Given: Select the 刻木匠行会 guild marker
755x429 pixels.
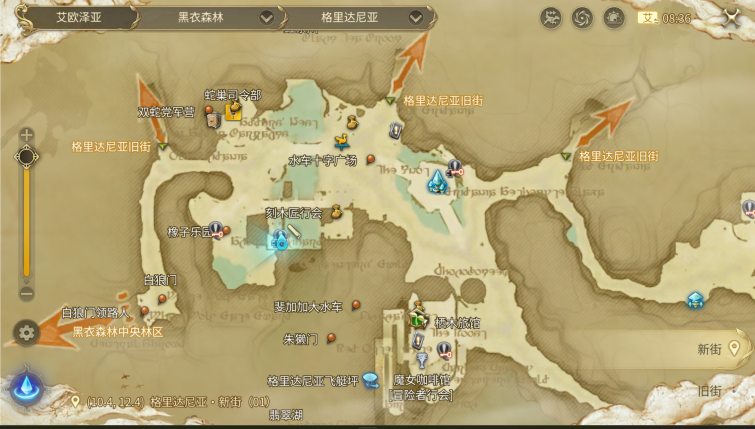Looking at the screenshot, I should tap(337, 211).
